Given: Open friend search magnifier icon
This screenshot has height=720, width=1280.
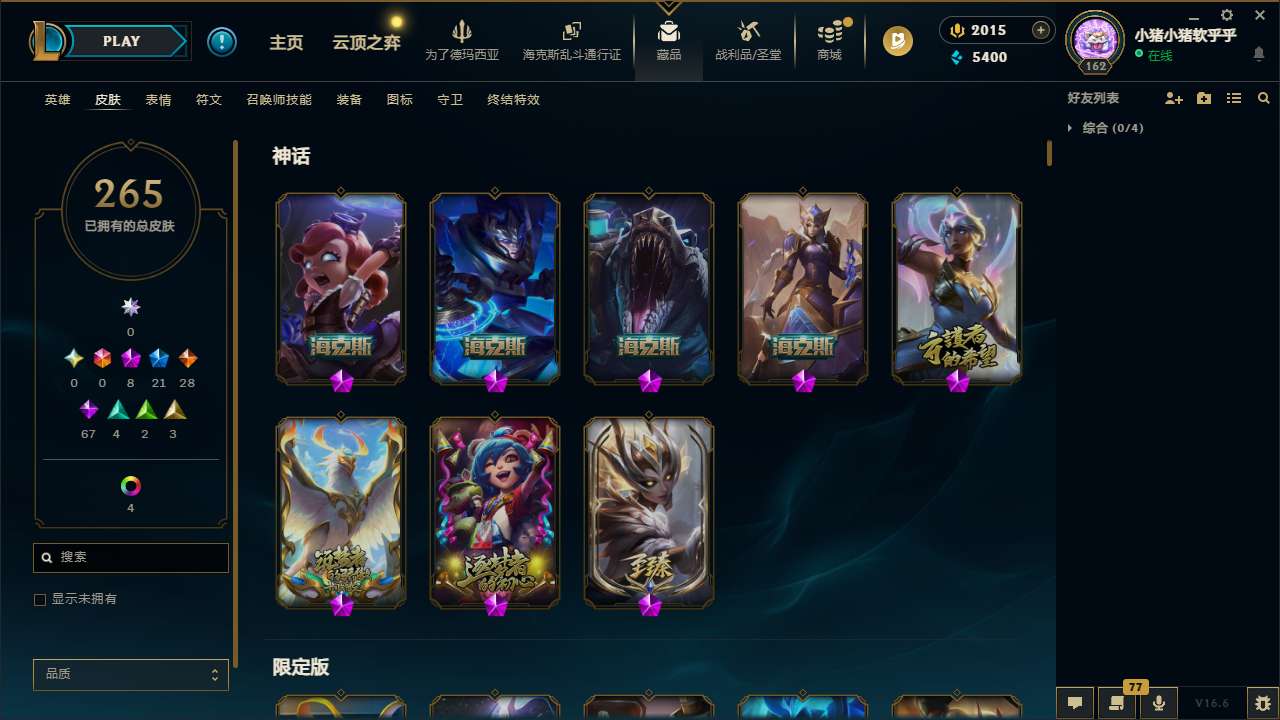Looking at the screenshot, I should (1263, 98).
